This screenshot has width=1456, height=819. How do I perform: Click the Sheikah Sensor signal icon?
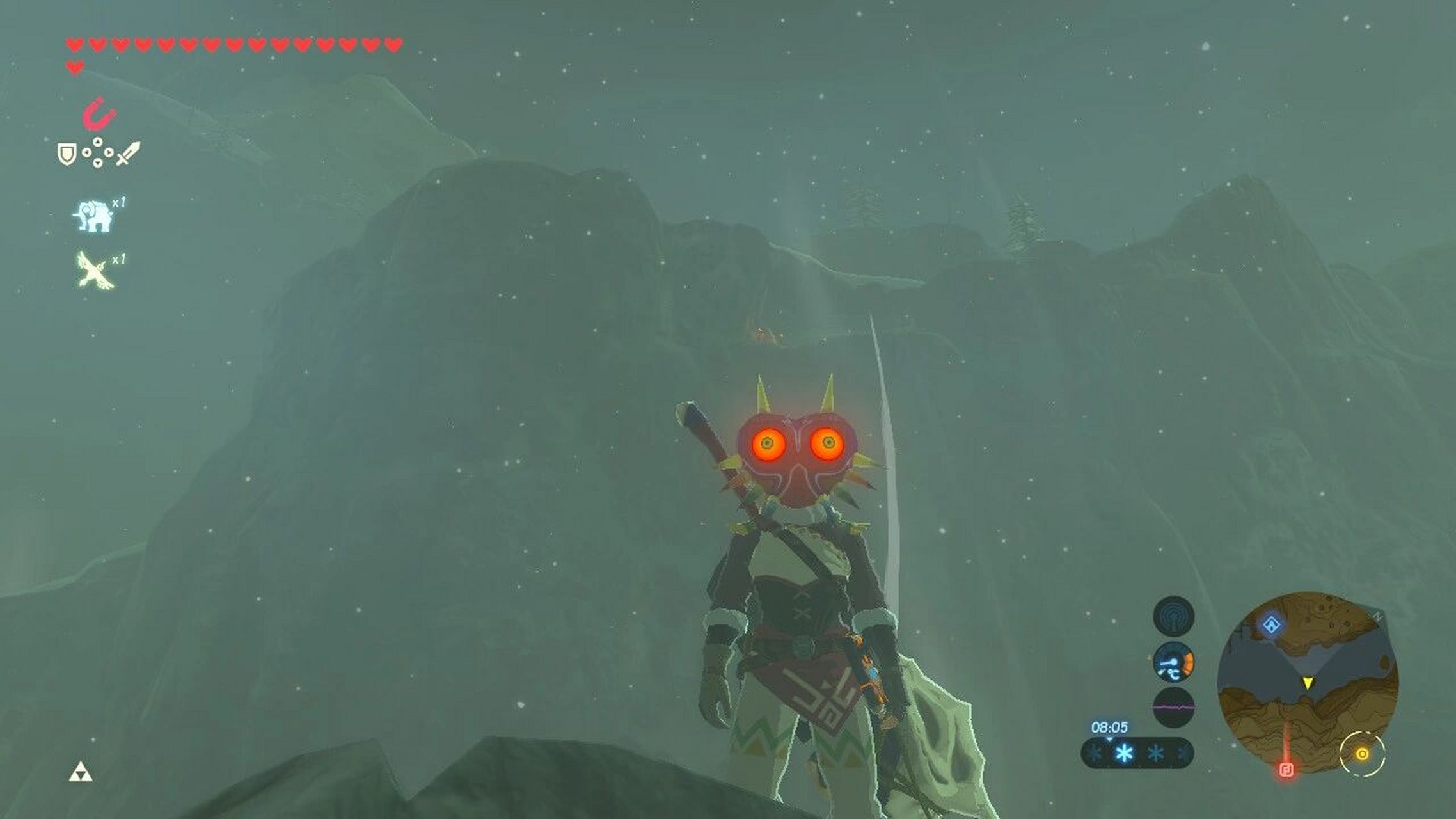pos(1174,616)
